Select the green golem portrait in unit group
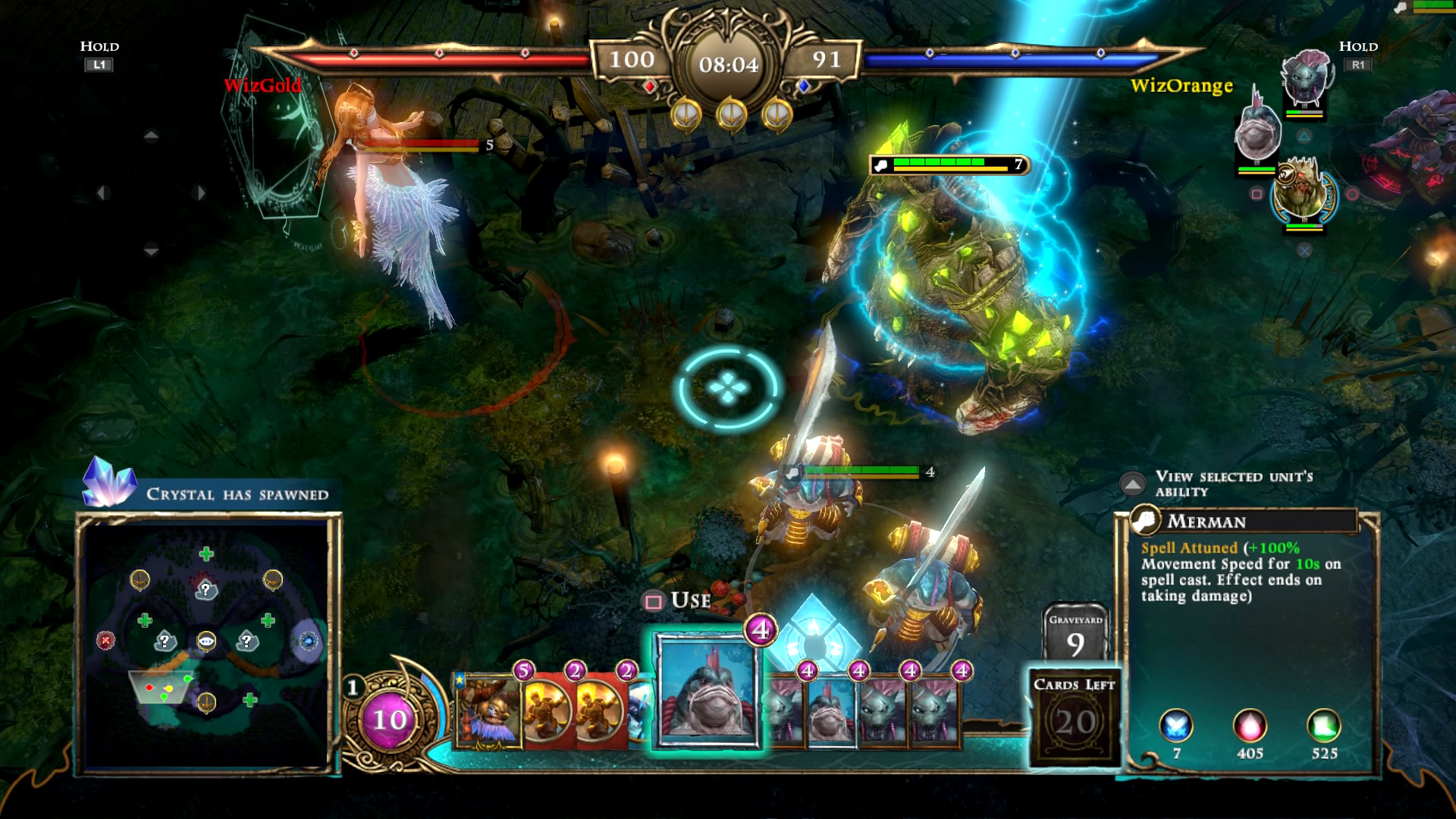1456x819 pixels. coord(1300,191)
